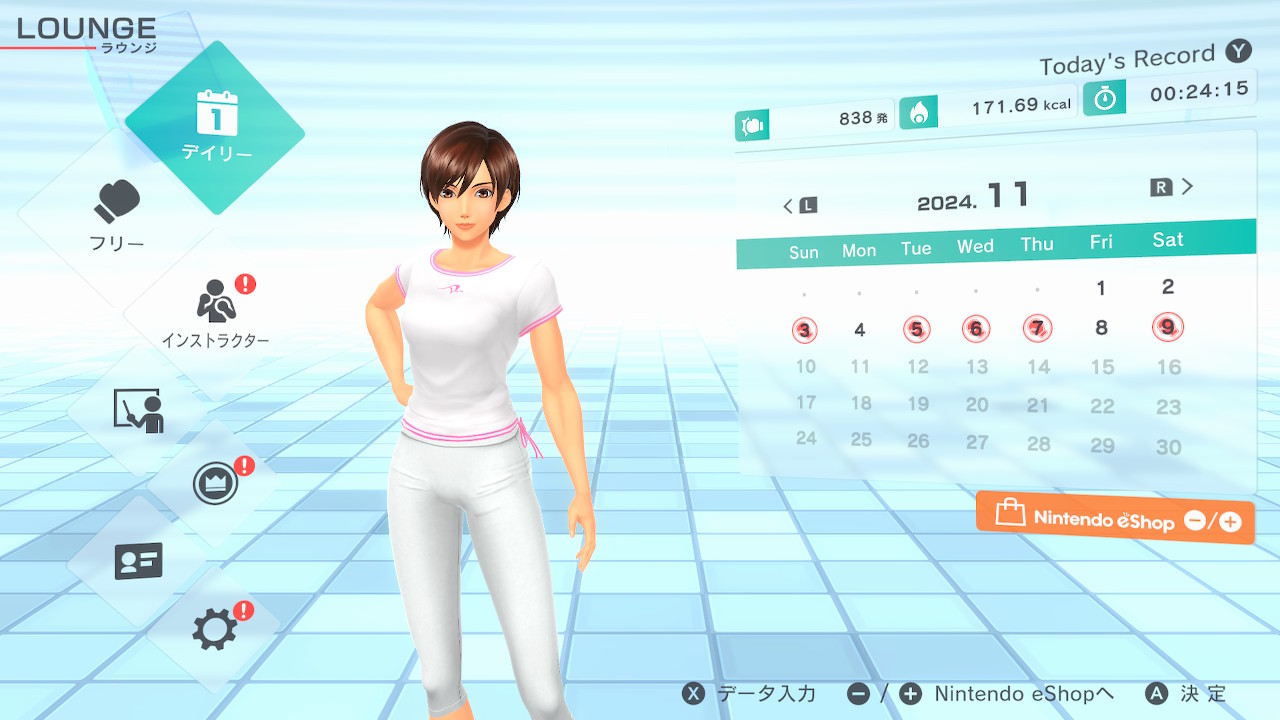Go to next month with right arrow
Screen dimensions: 1280x720
(1174, 187)
